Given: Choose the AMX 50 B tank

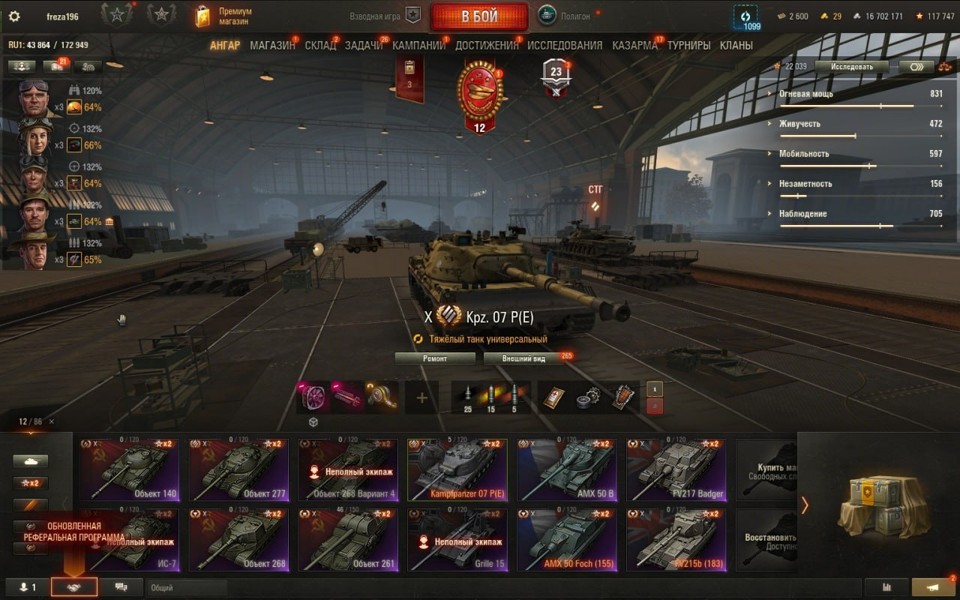Looking at the screenshot, I should tap(567, 469).
